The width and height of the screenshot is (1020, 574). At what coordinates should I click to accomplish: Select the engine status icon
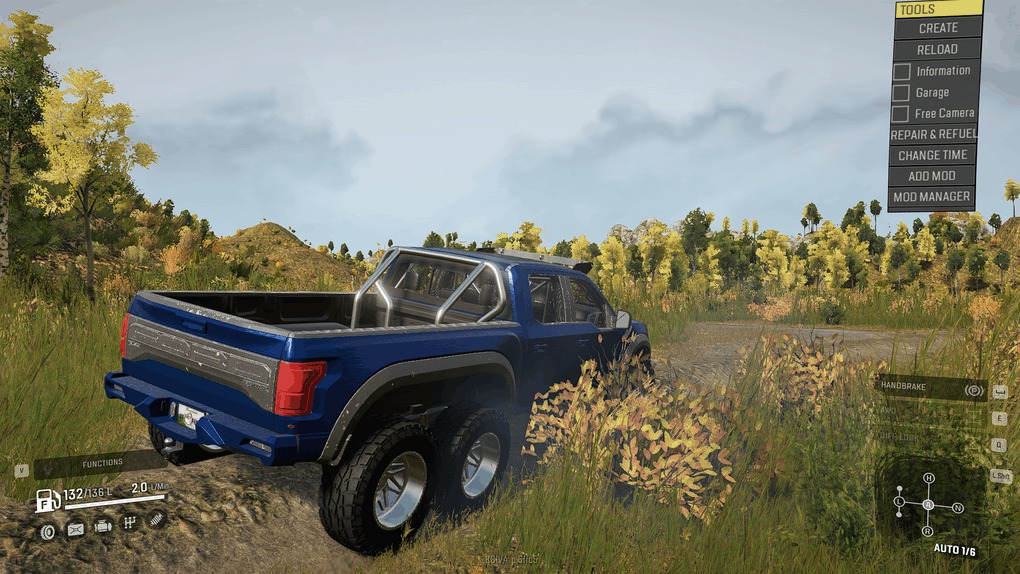(103, 526)
